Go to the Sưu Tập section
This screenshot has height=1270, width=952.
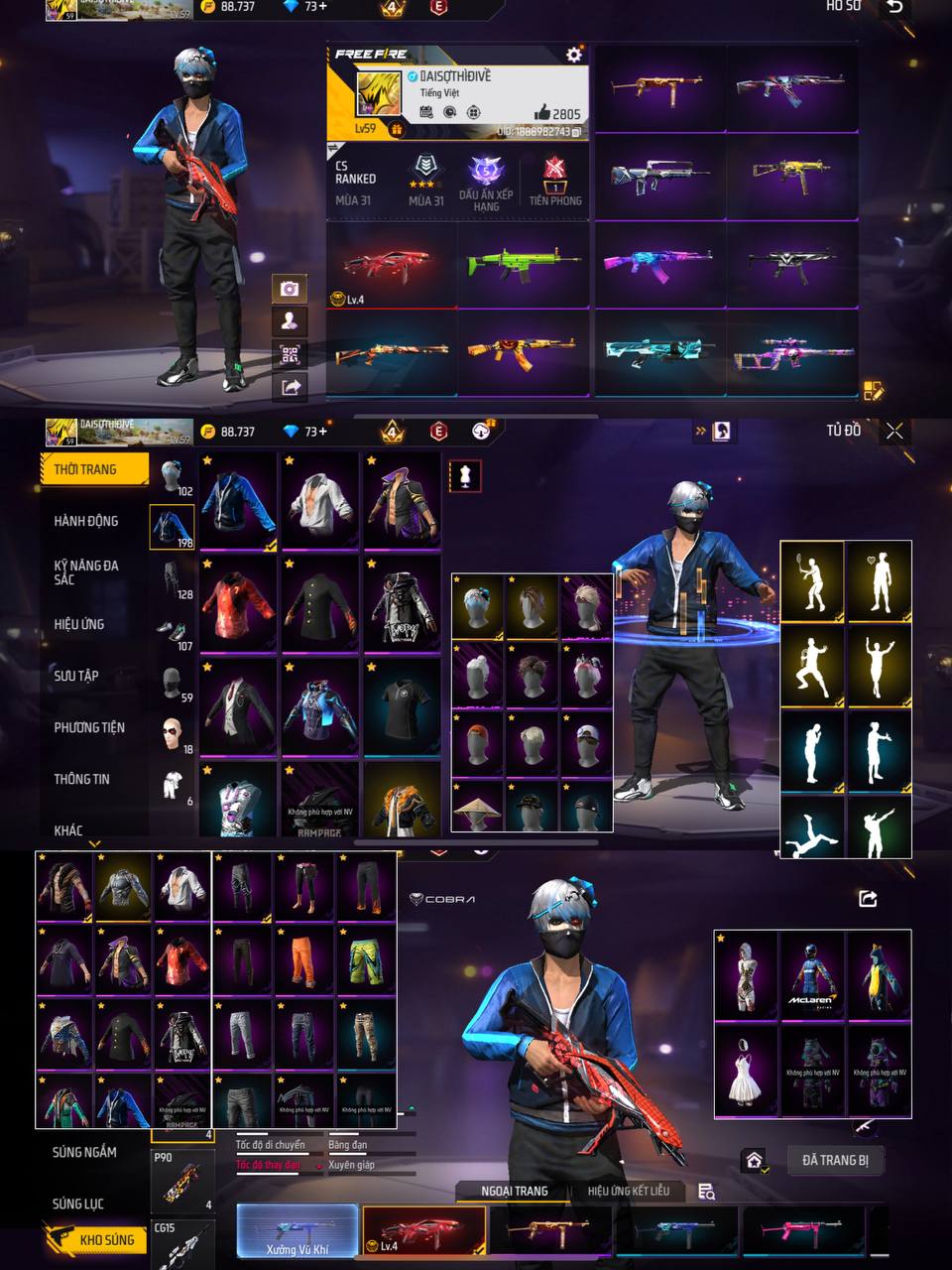pyautogui.click(x=76, y=676)
